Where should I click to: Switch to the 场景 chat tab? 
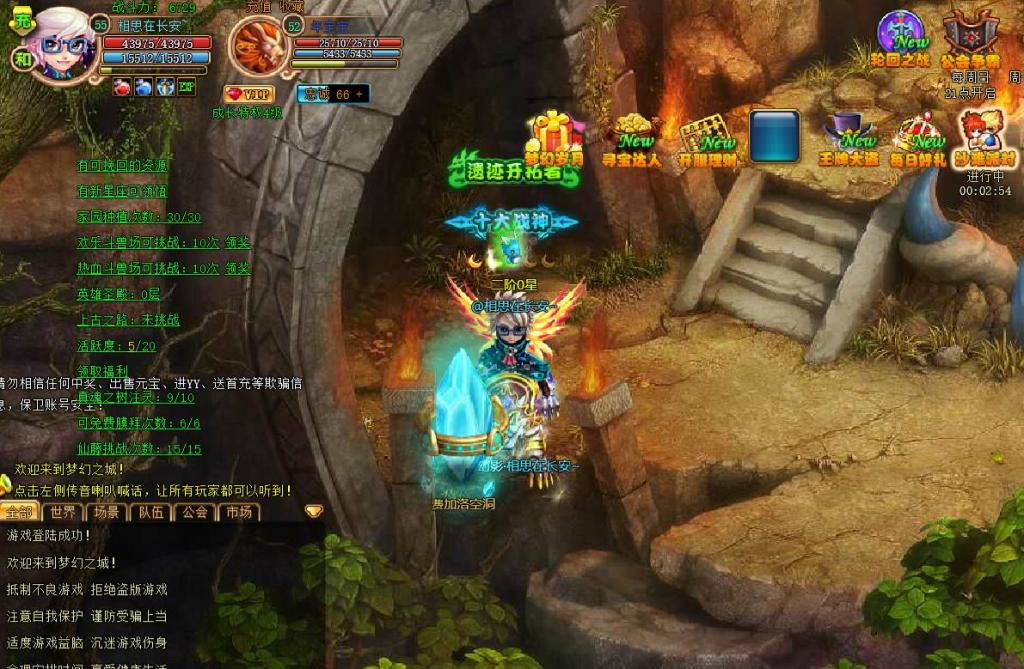[106, 512]
